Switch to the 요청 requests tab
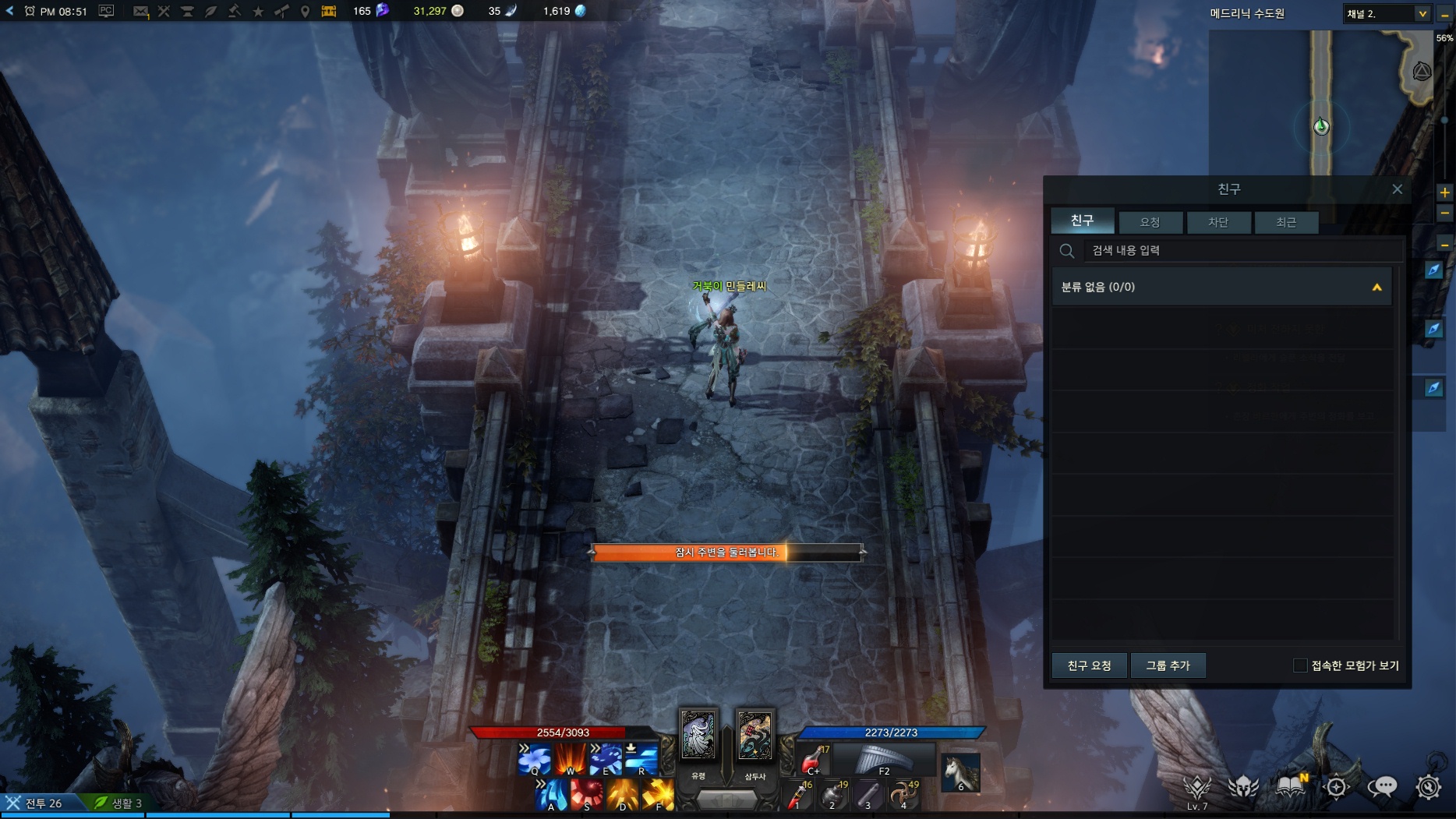Viewport: 1456px width, 819px height. pyautogui.click(x=1150, y=222)
